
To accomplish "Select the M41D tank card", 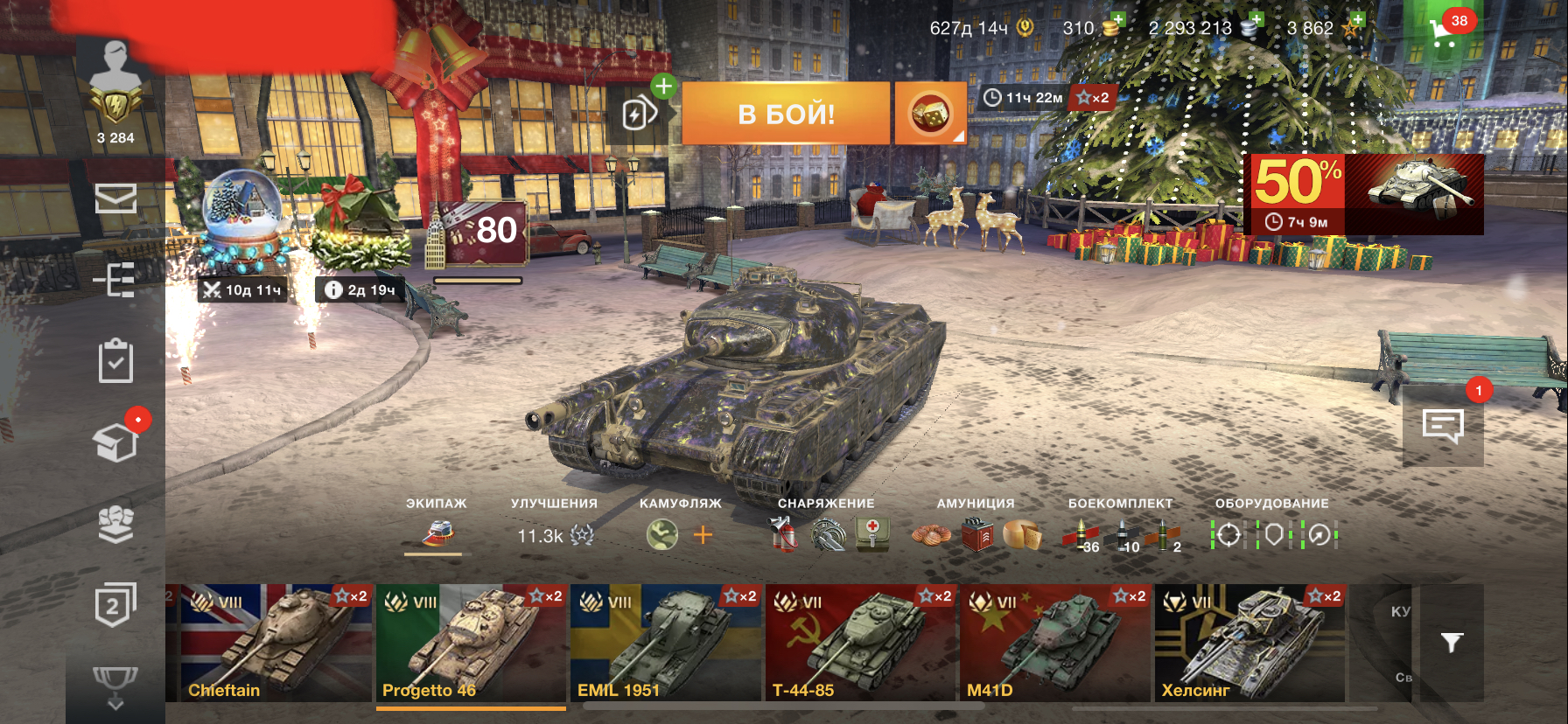I will [x=1054, y=643].
